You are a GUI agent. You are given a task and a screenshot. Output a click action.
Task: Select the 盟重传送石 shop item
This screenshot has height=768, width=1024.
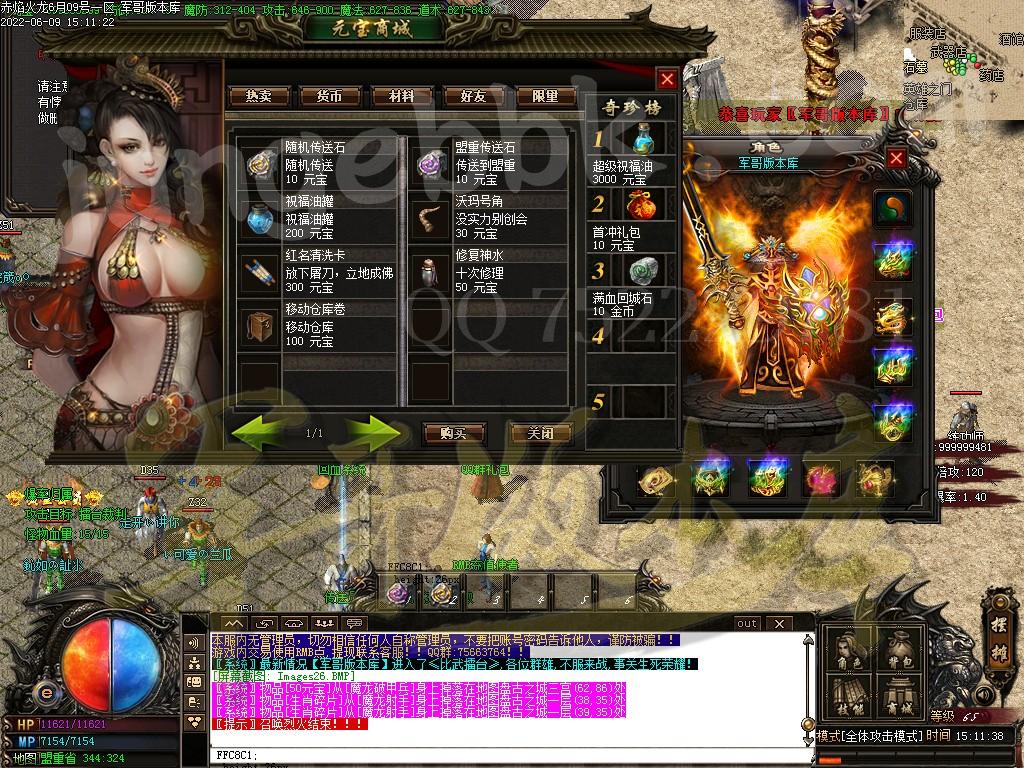point(432,163)
